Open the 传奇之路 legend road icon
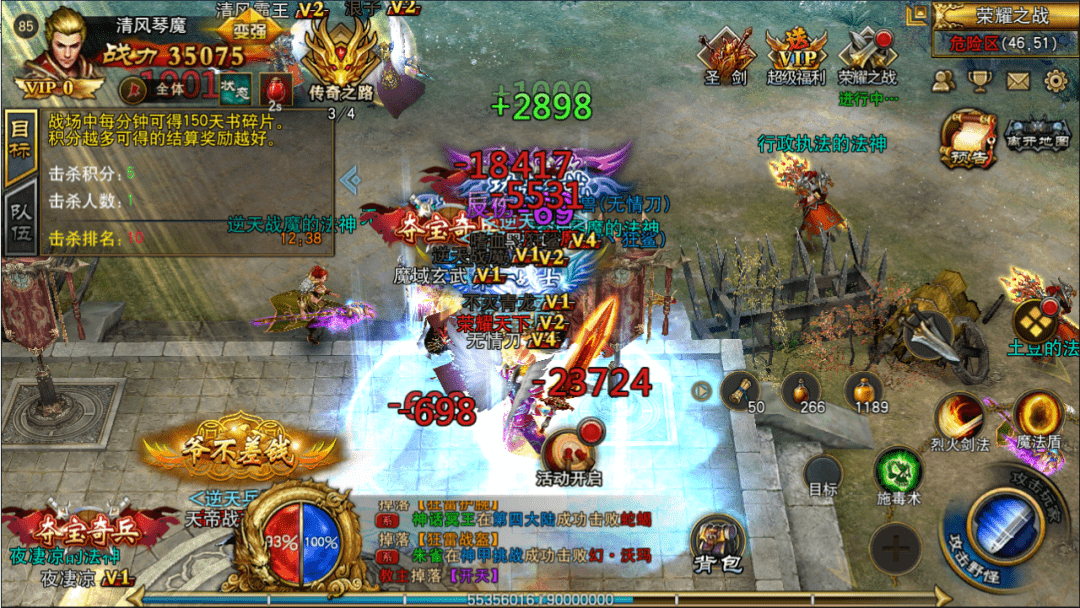1080x608 pixels. (341, 59)
